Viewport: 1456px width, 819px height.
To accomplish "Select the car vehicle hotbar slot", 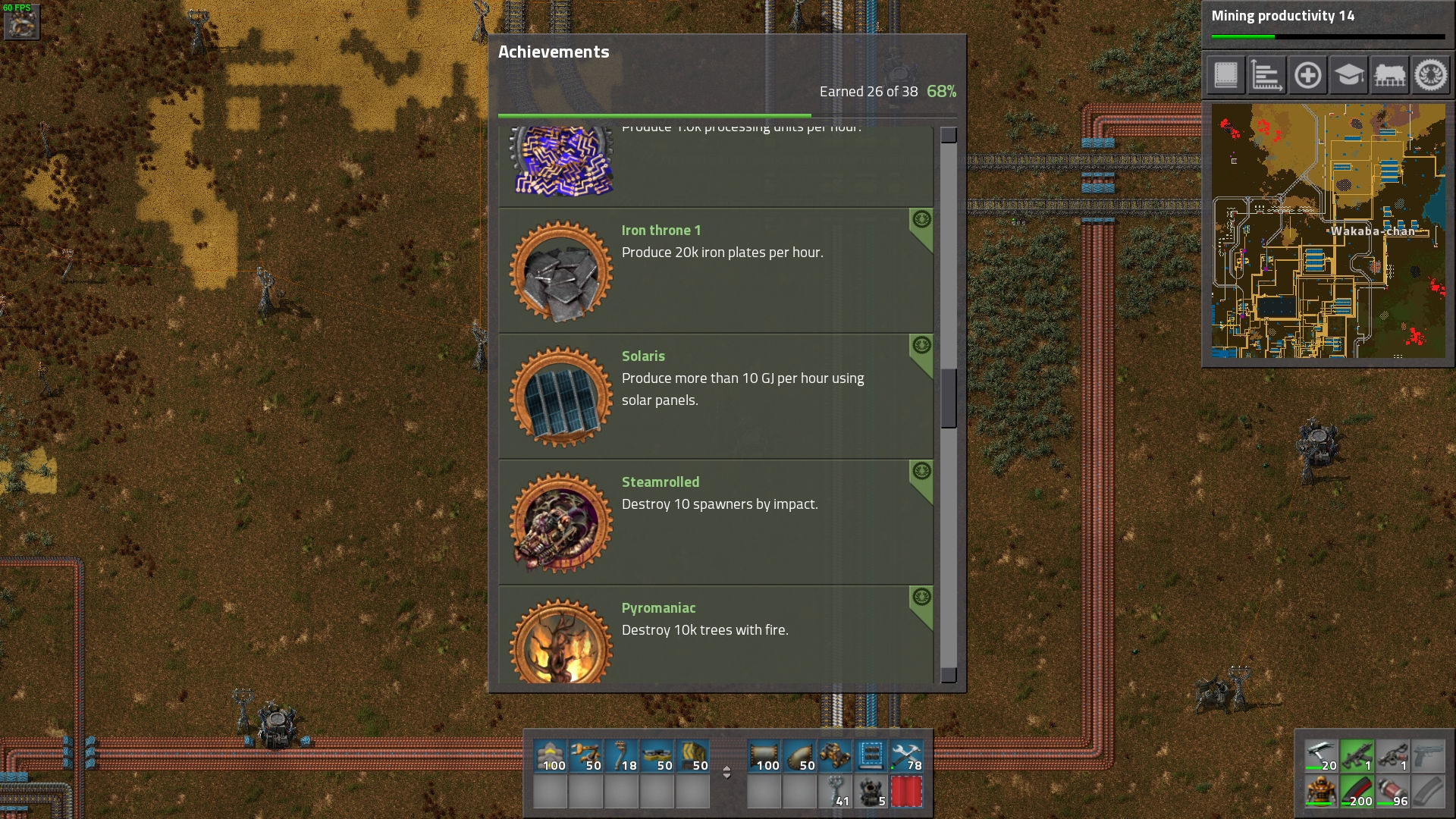I will (x=835, y=757).
